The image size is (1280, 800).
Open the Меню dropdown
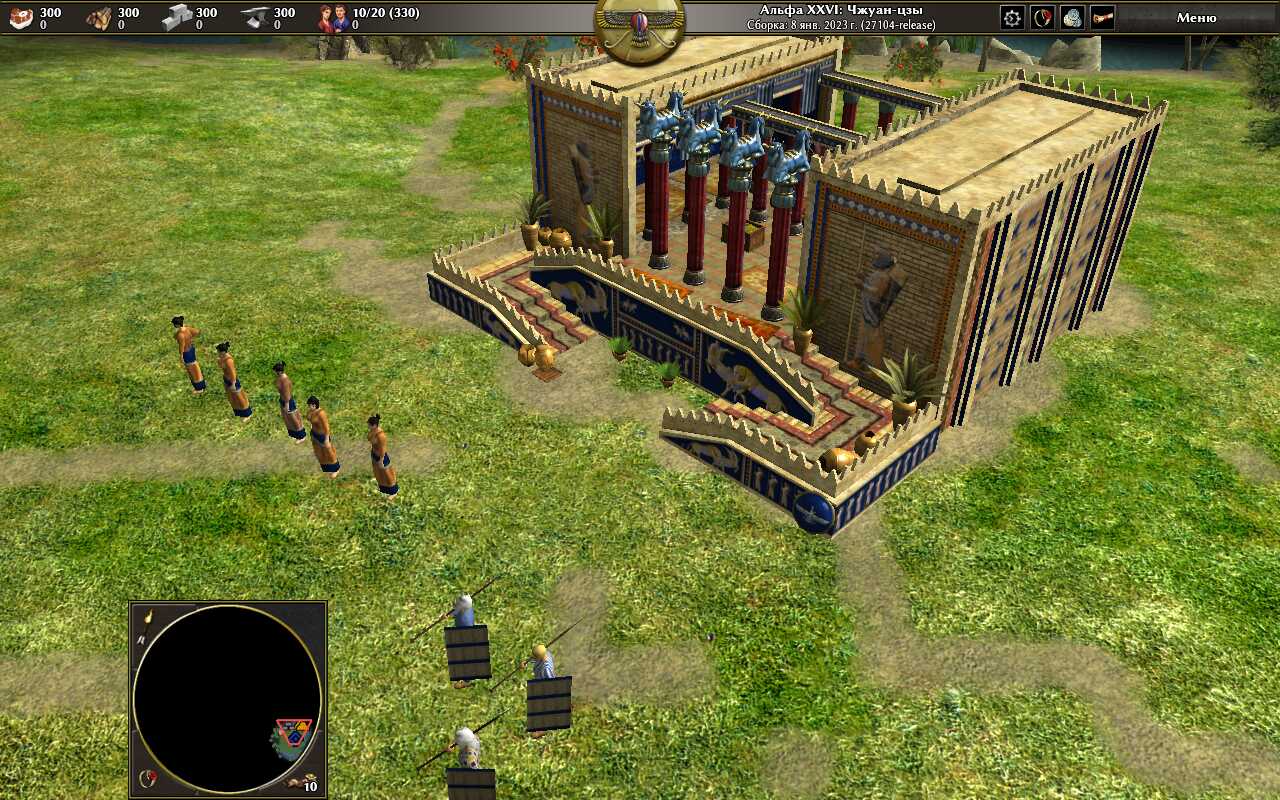point(1196,17)
